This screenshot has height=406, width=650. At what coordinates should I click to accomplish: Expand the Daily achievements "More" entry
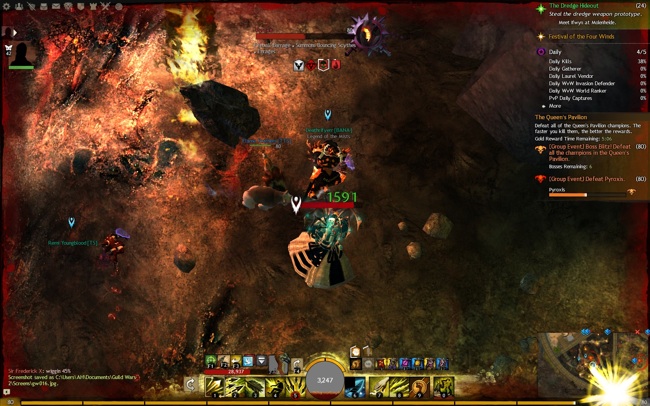coord(552,106)
